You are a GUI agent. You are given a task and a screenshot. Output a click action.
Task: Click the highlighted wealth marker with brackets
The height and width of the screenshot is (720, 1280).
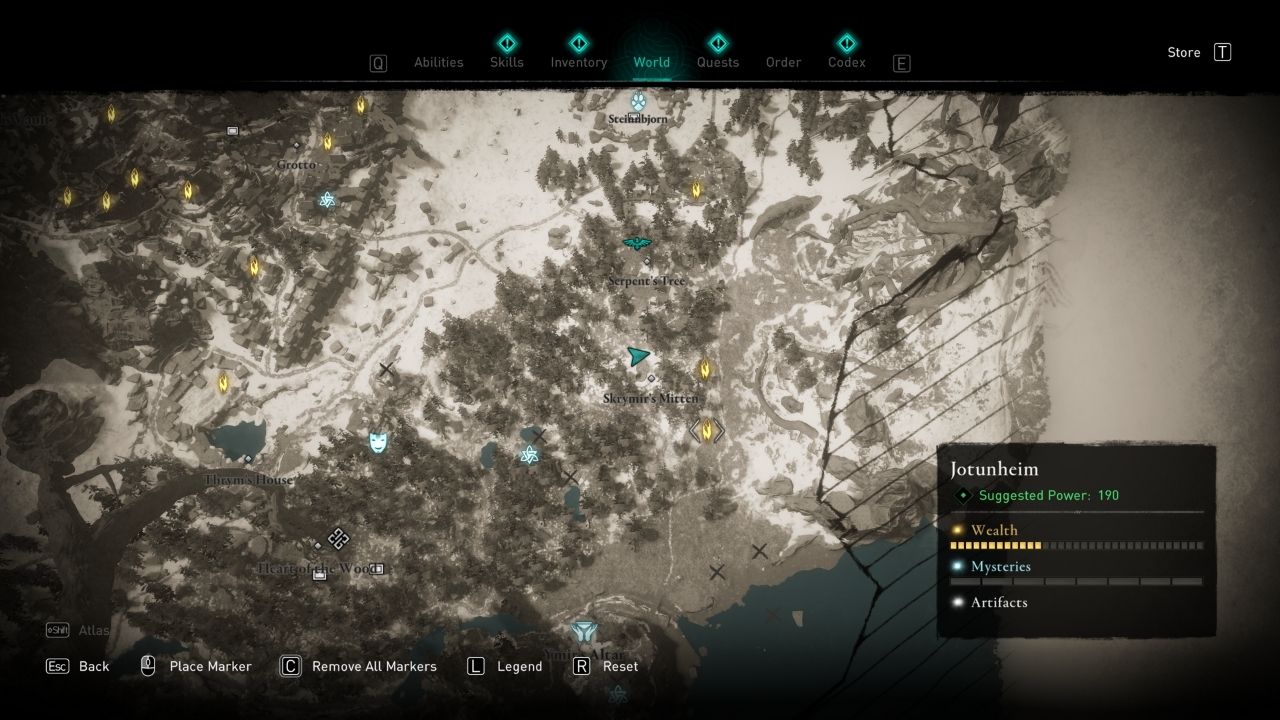point(707,430)
